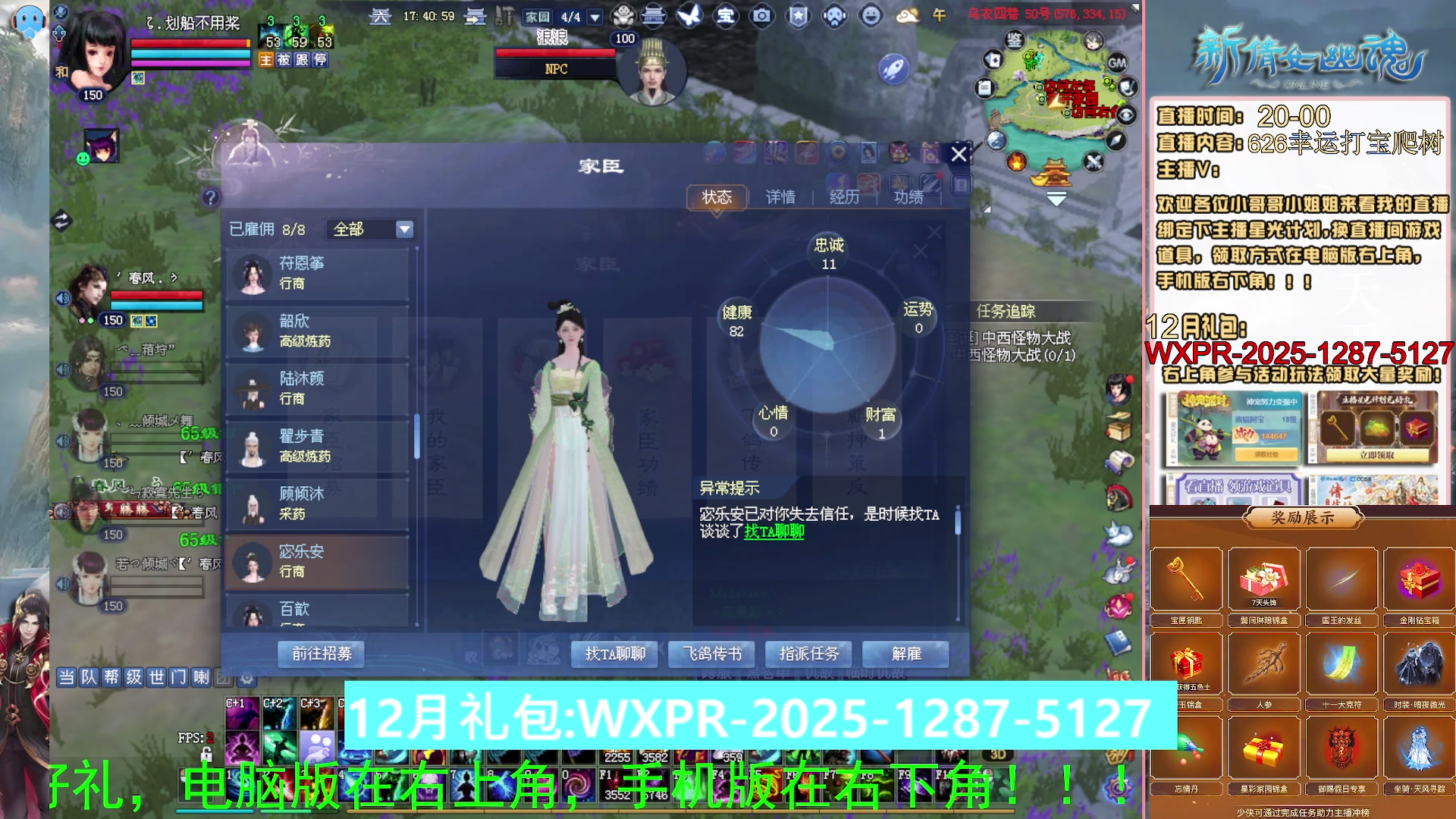The height and width of the screenshot is (819, 1456).
Task: Open the 家园 4/4 dropdown at top
Action: (x=593, y=17)
